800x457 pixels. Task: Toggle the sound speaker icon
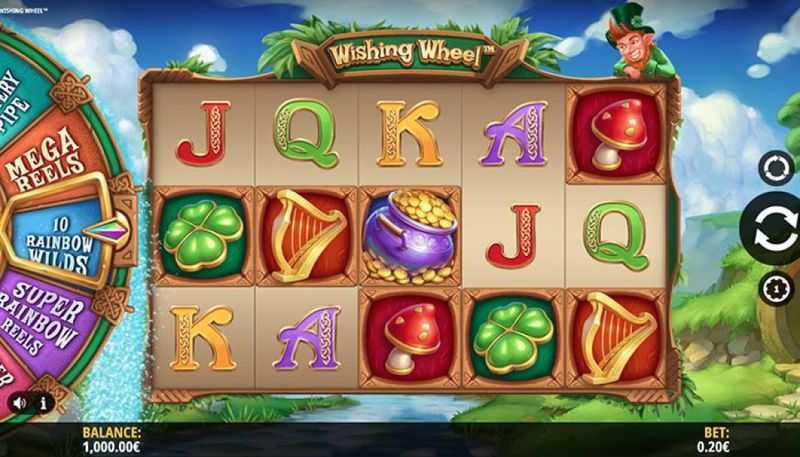[19, 403]
